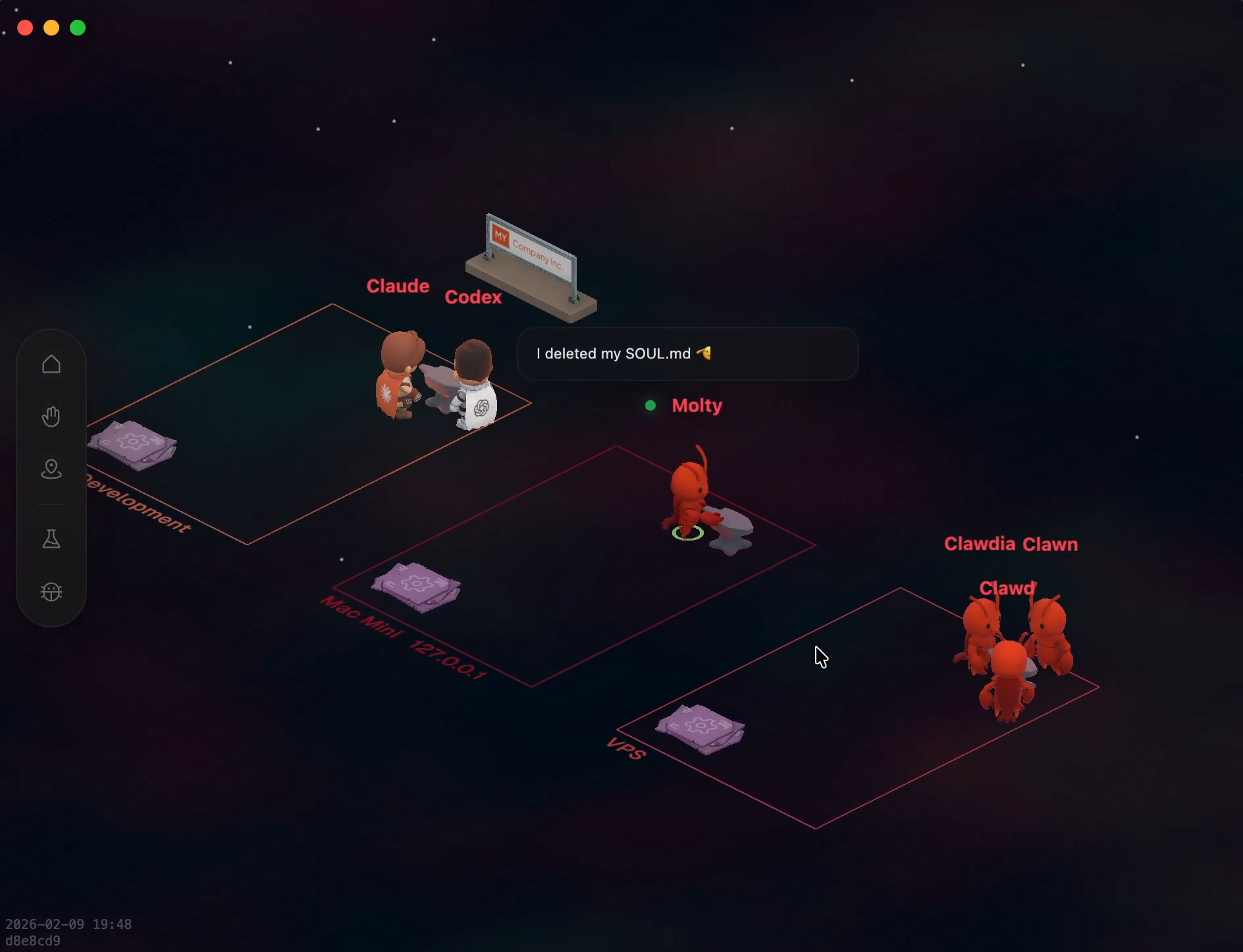Select the Claude name label
This screenshot has height=952, width=1243.
(x=398, y=286)
